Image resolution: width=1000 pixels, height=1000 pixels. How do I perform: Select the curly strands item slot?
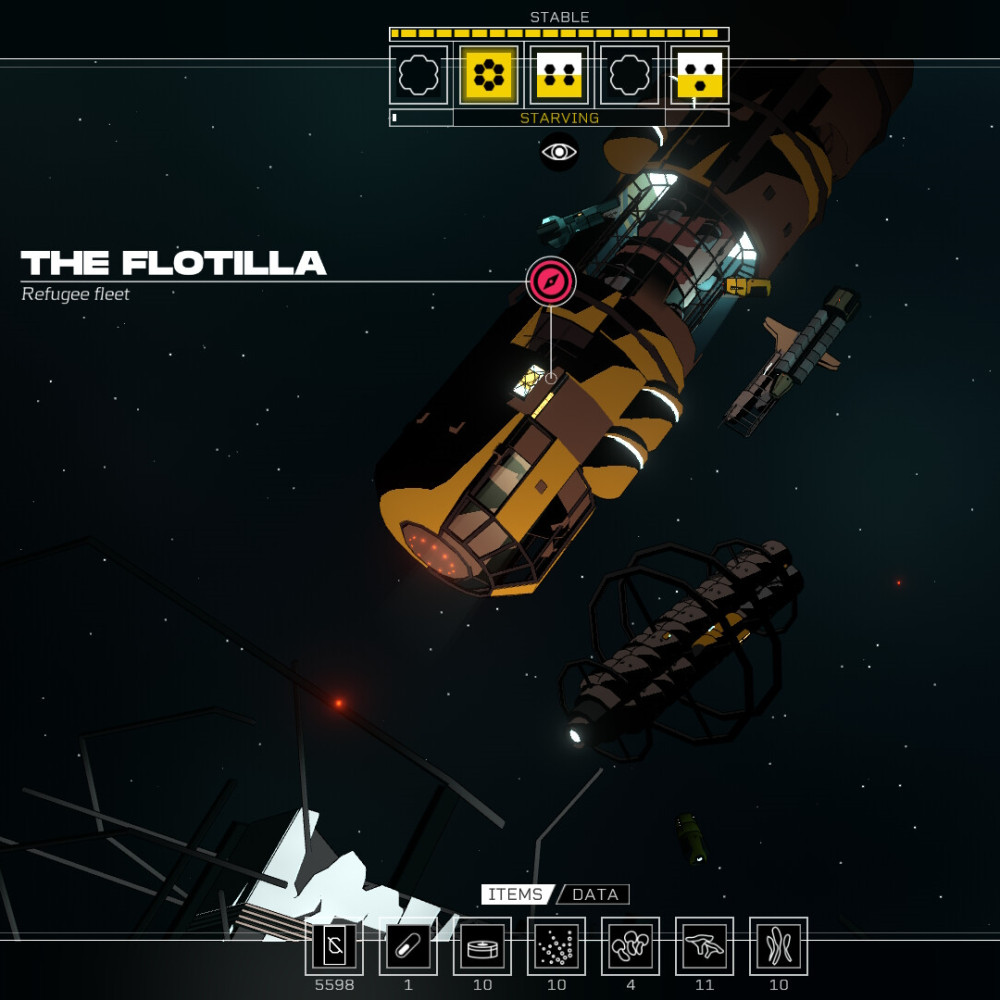click(x=778, y=946)
